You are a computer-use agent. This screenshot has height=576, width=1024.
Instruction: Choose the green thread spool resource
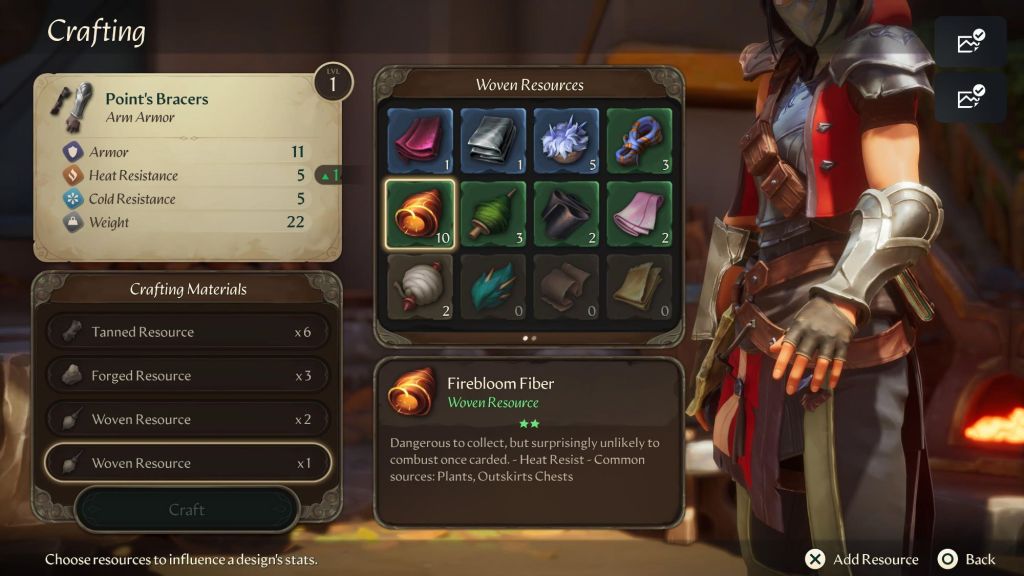(x=493, y=213)
